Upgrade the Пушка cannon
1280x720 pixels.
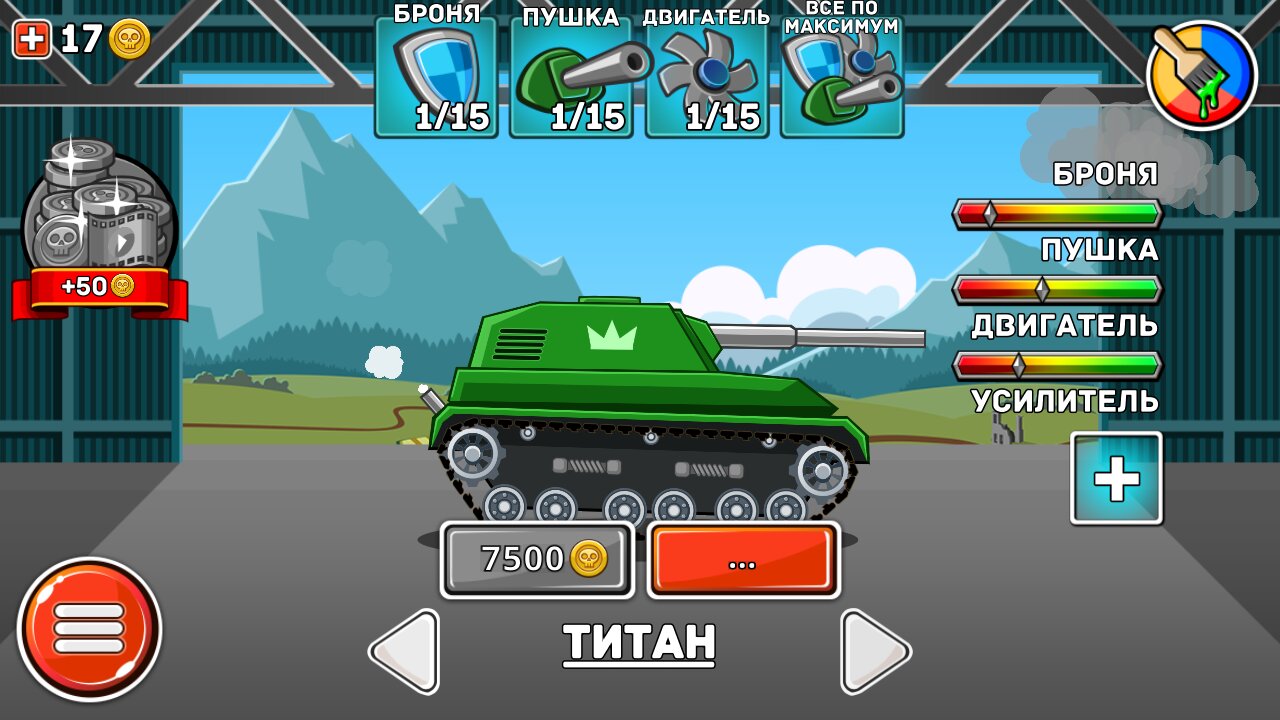click(x=571, y=78)
